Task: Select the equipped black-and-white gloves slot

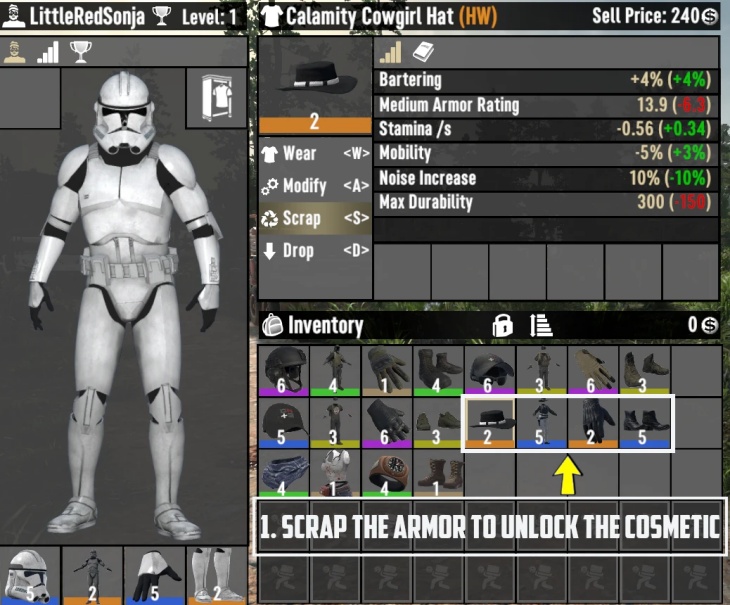Action: click(155, 575)
